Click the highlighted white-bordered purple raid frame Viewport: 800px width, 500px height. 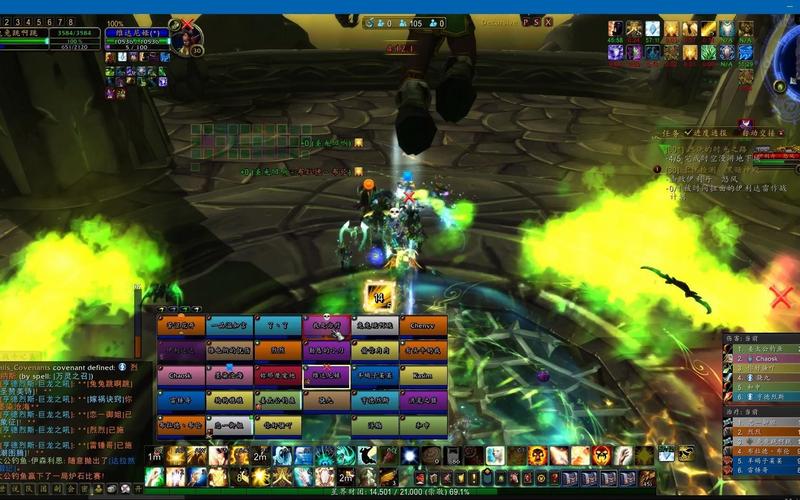(326, 376)
